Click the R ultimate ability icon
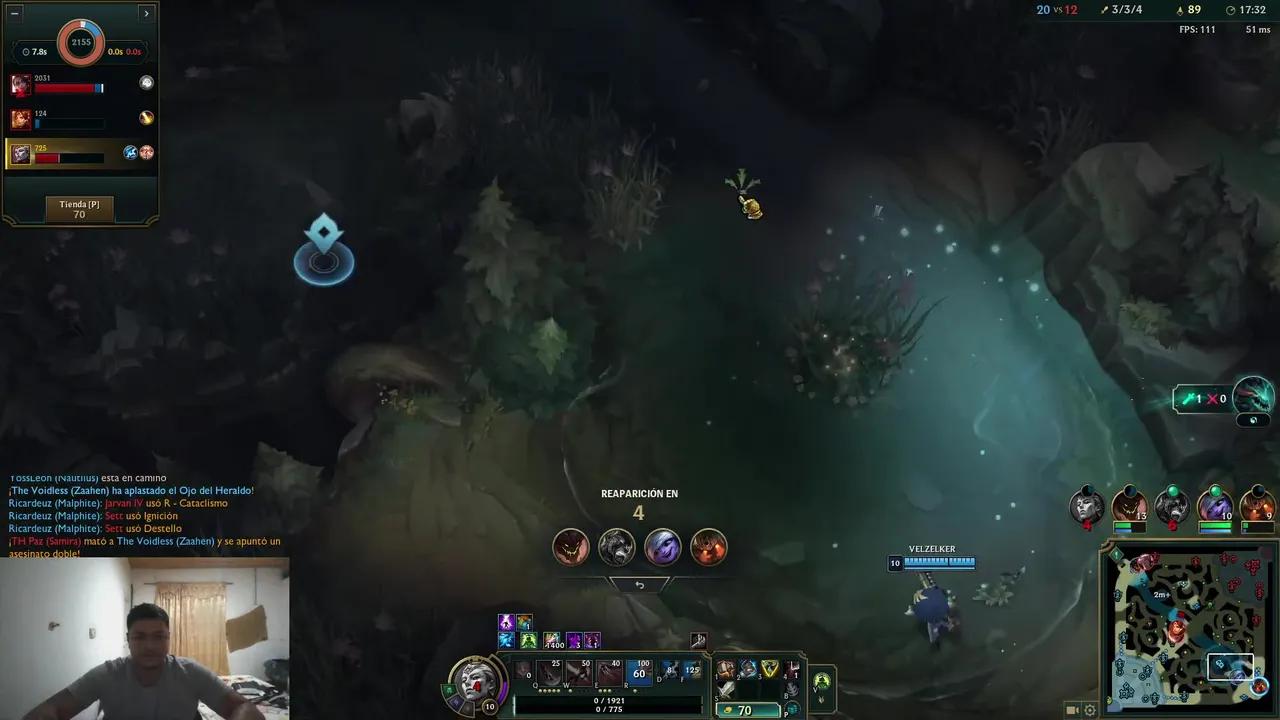 tap(638, 671)
